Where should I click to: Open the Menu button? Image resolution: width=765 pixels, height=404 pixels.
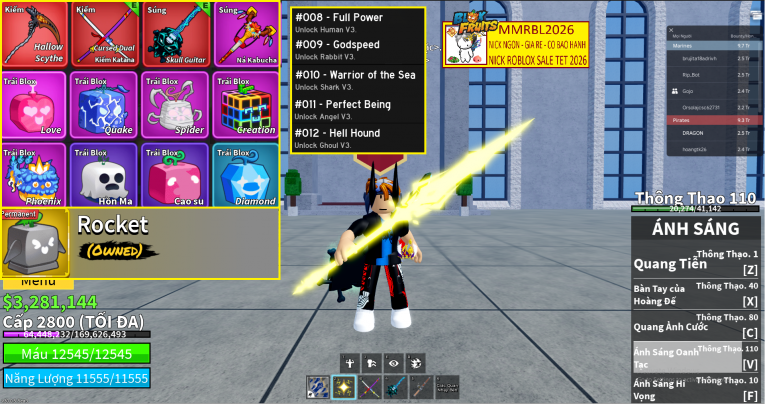pyautogui.click(x=38, y=283)
